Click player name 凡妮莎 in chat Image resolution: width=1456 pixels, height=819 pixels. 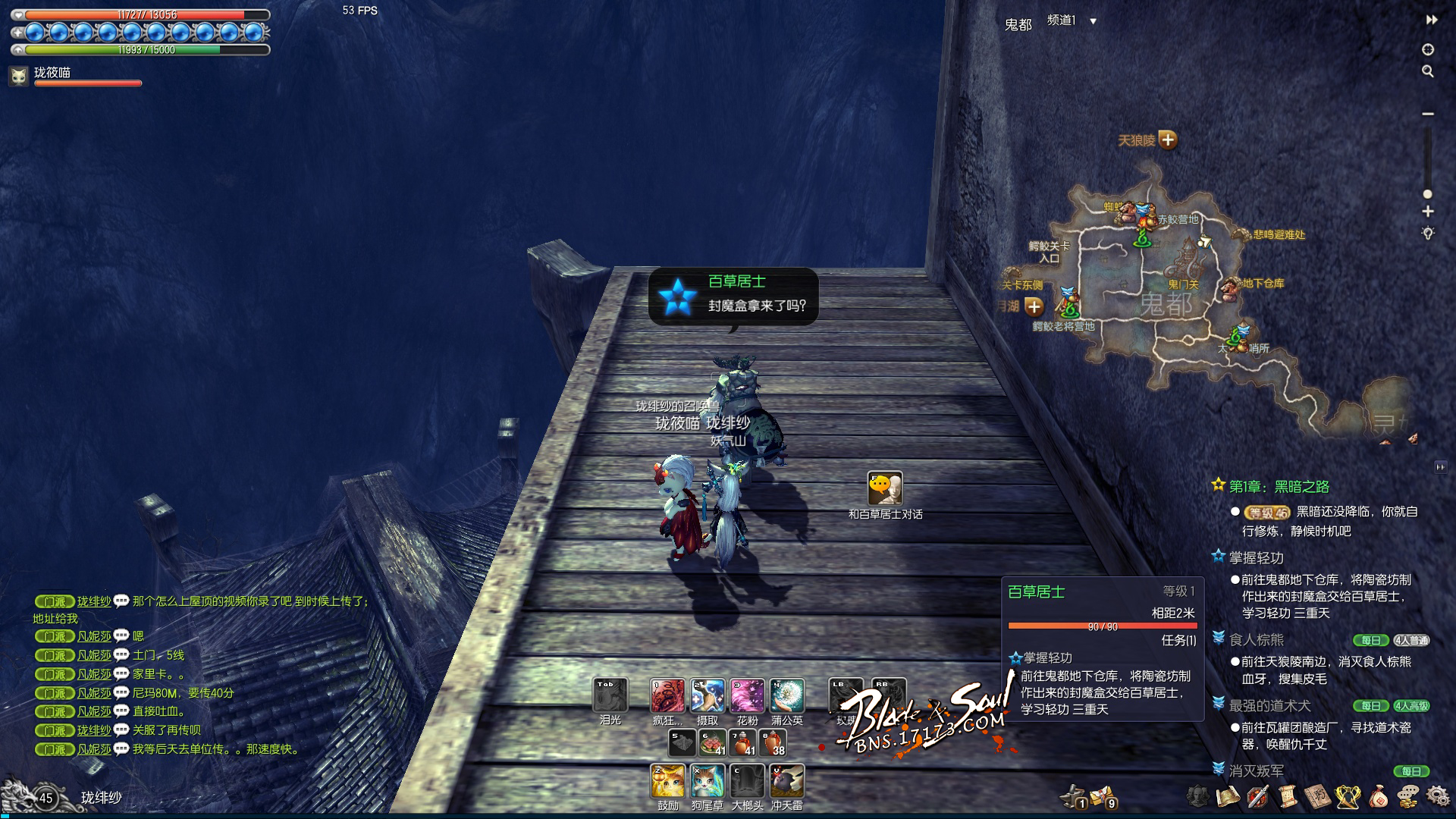click(94, 636)
